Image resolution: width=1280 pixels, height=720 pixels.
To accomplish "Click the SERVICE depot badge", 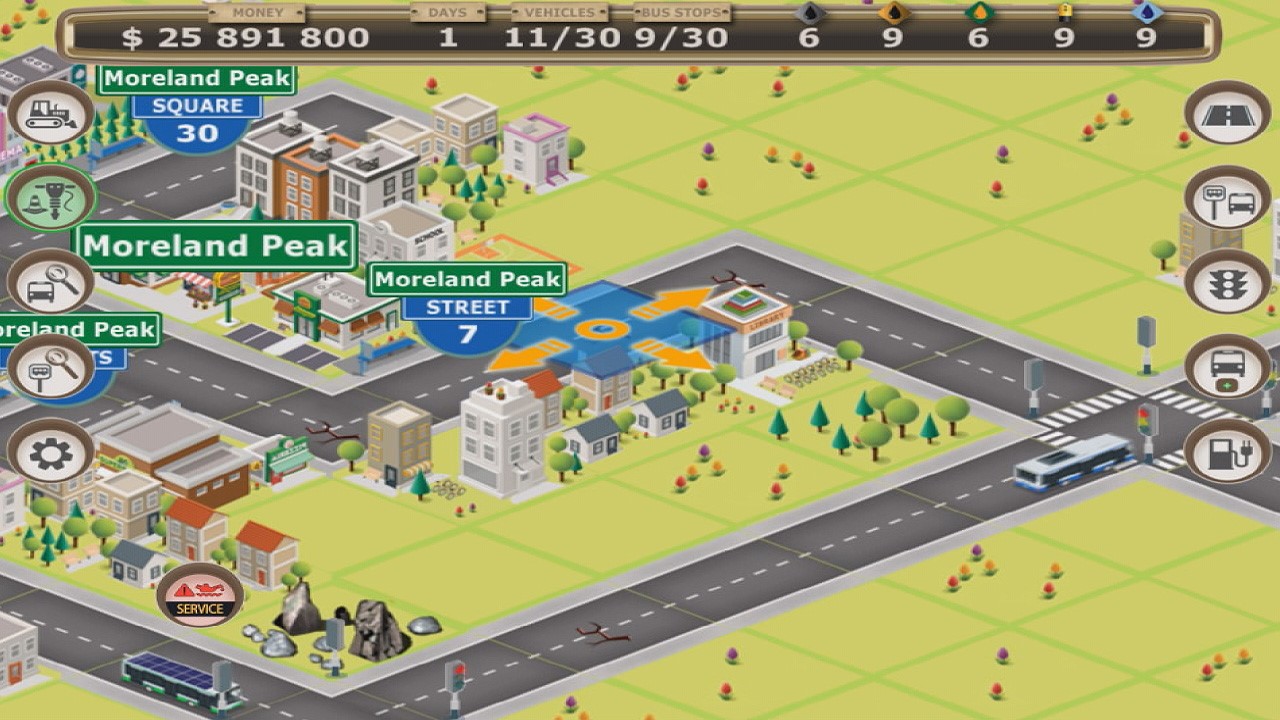I will pyautogui.click(x=200, y=597).
